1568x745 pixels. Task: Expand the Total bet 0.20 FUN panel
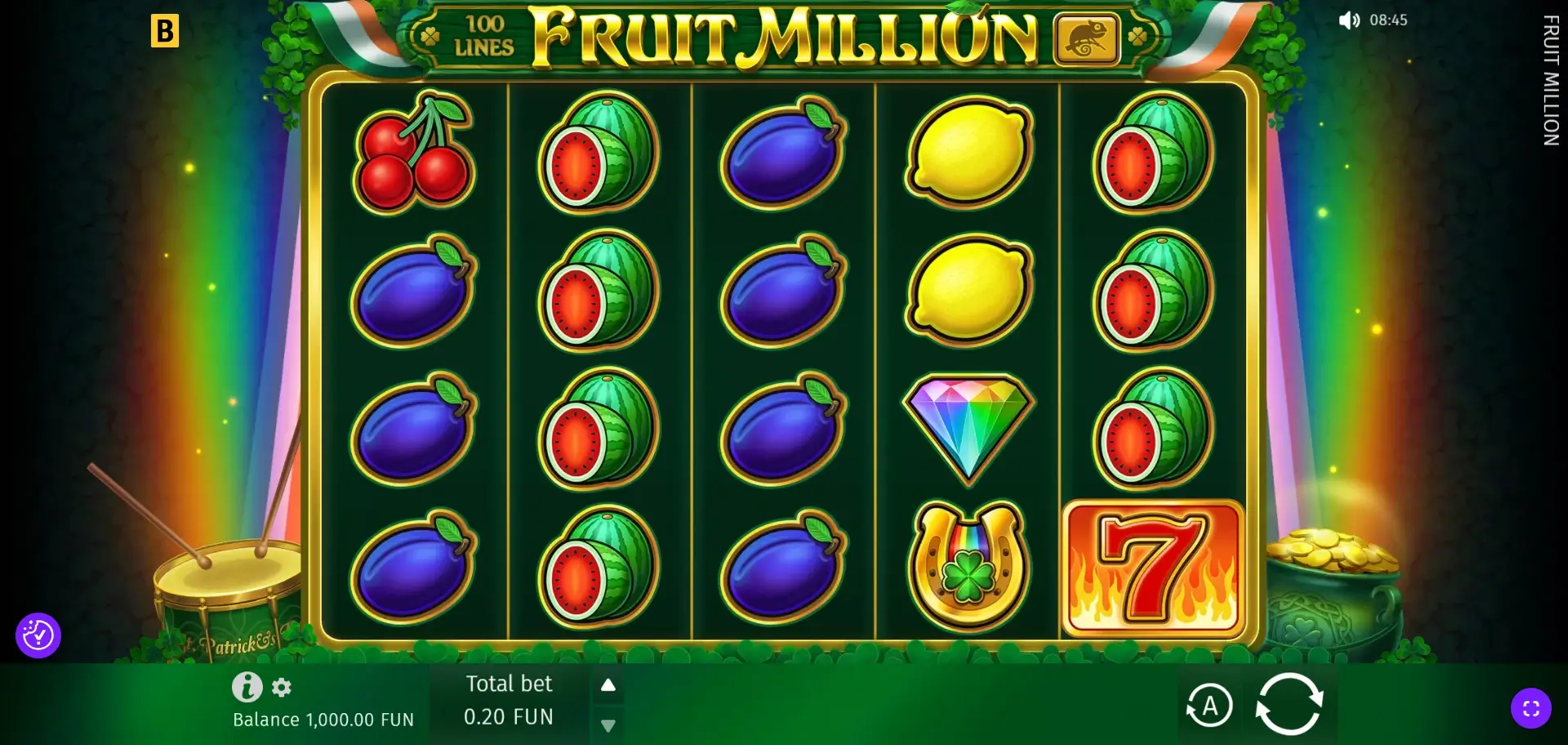click(508, 703)
